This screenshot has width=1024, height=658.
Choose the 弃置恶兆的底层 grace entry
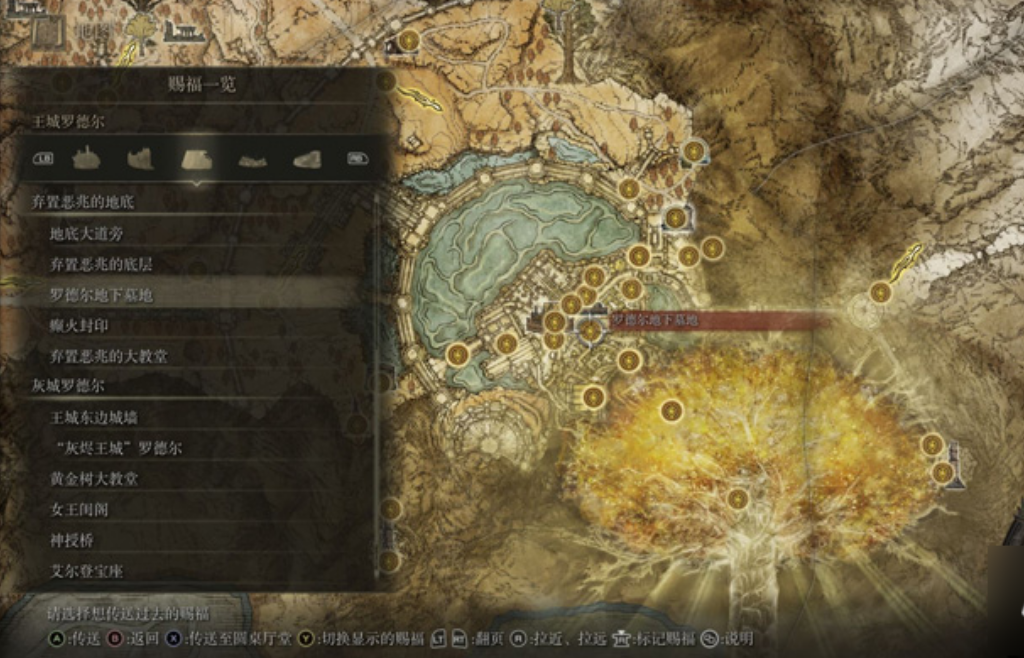pyautogui.click(x=100, y=264)
